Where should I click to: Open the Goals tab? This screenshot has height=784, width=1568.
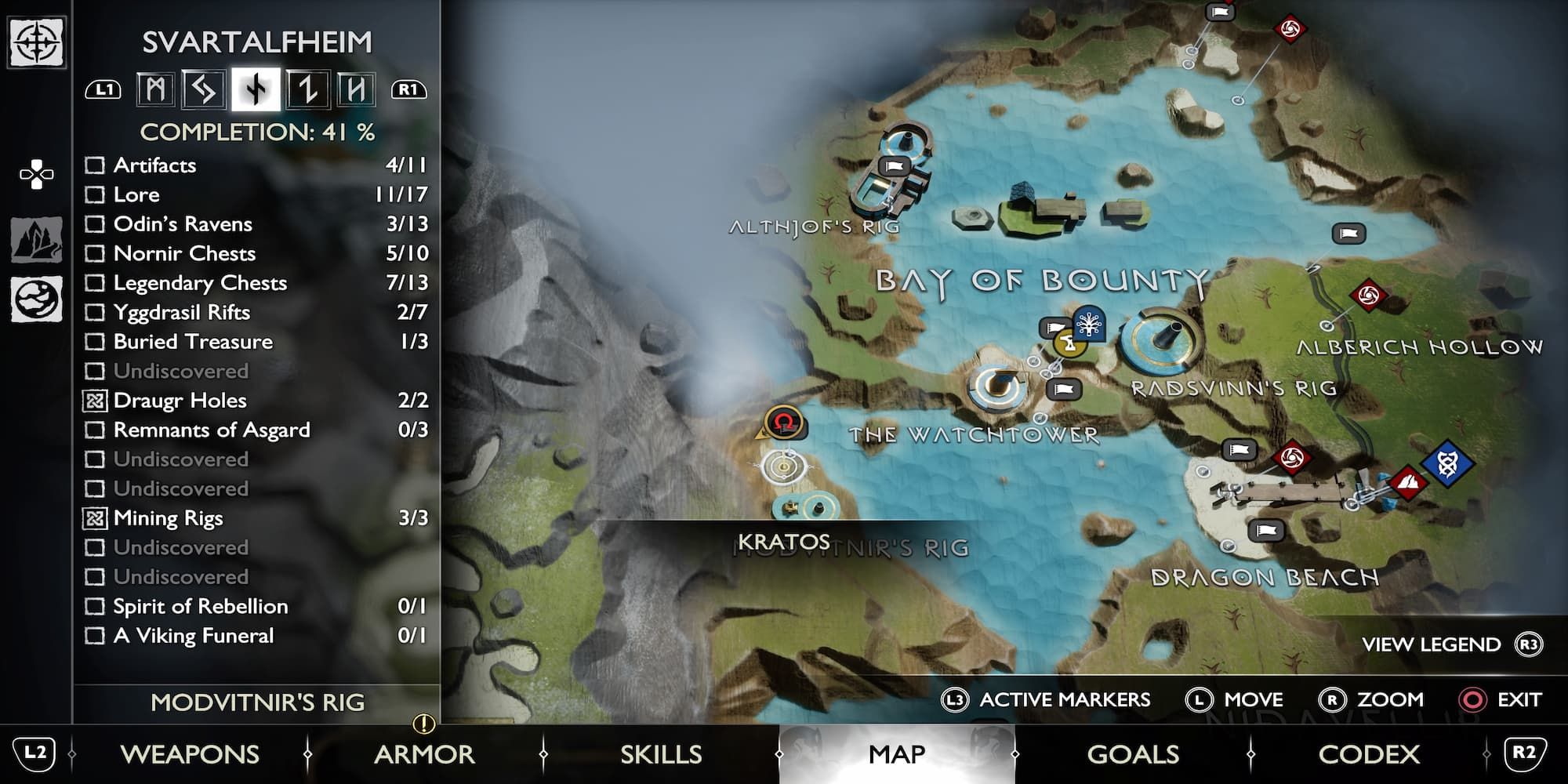click(x=1133, y=754)
